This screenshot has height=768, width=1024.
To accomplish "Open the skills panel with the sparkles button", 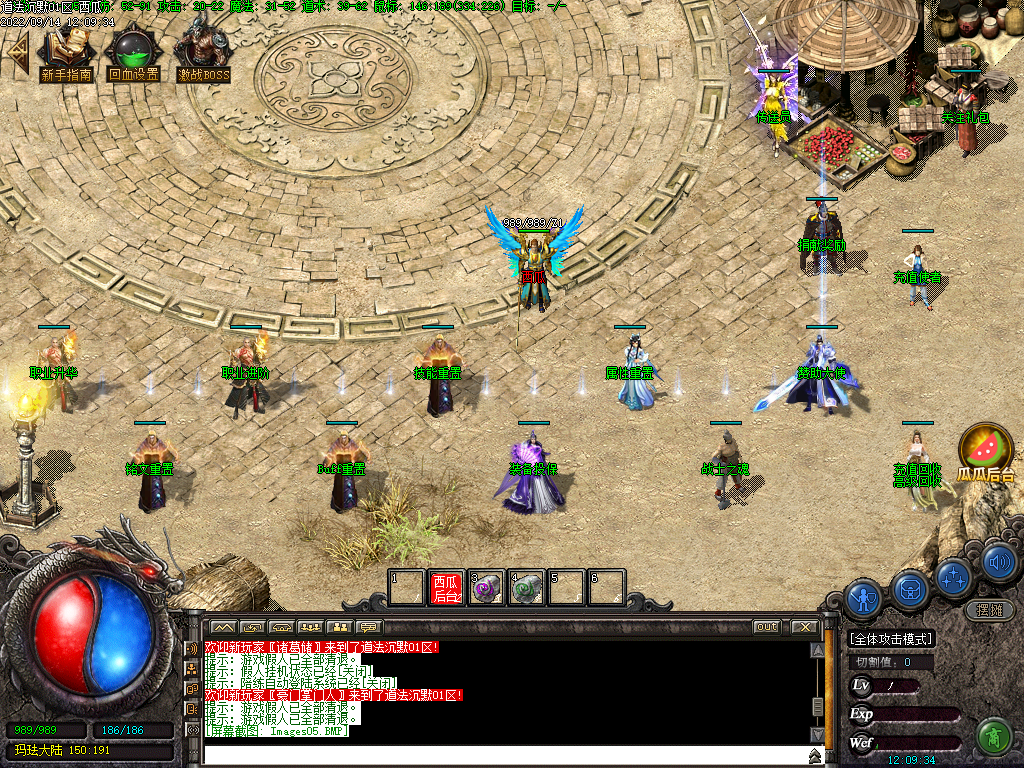I will 953,577.
